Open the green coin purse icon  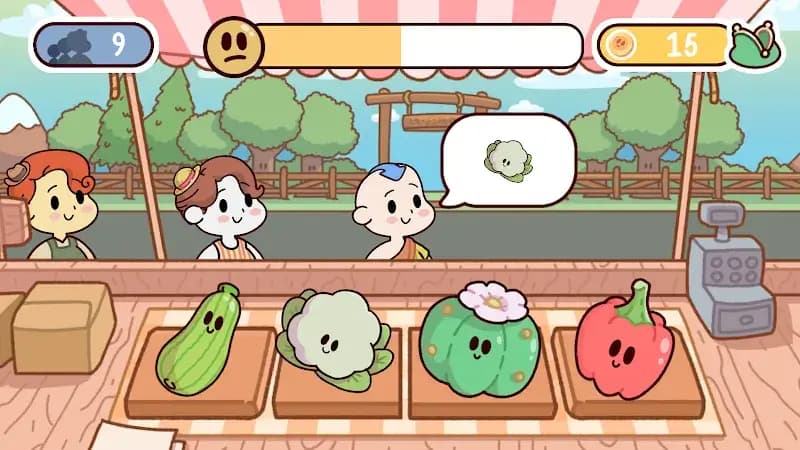click(755, 46)
